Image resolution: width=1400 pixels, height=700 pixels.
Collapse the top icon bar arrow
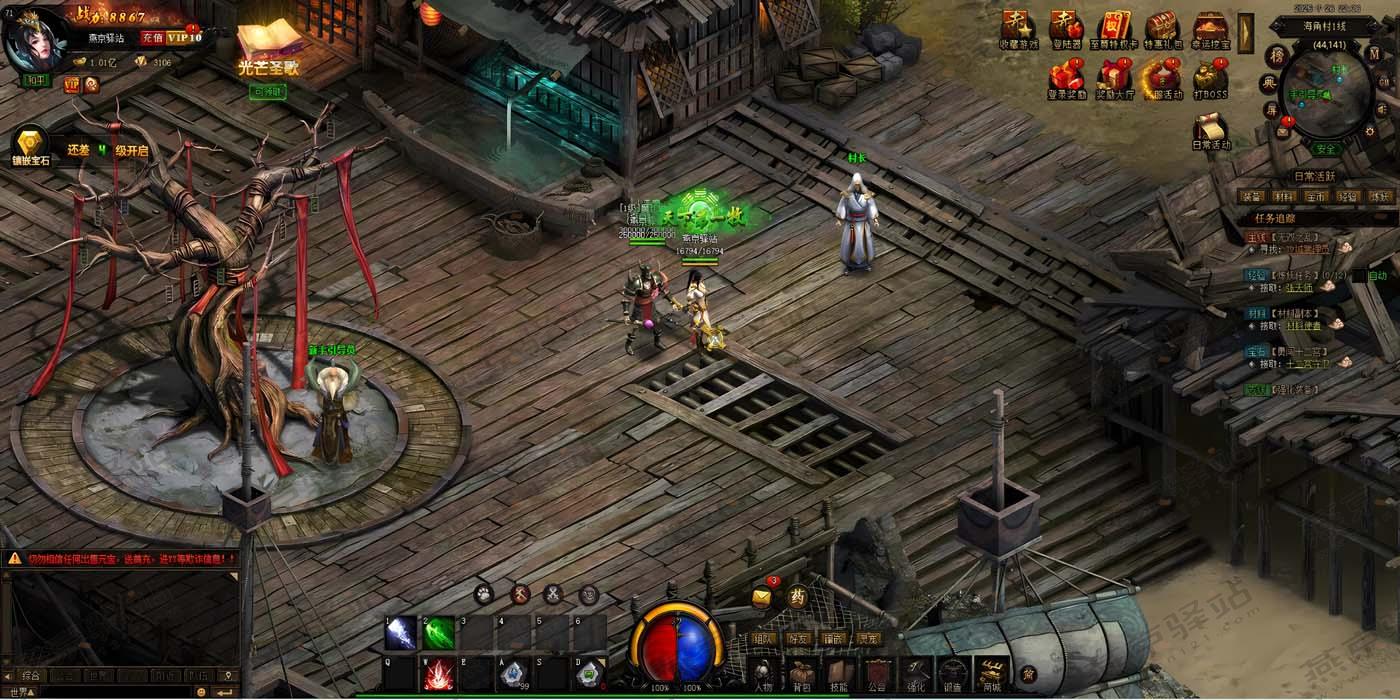(x=1245, y=32)
